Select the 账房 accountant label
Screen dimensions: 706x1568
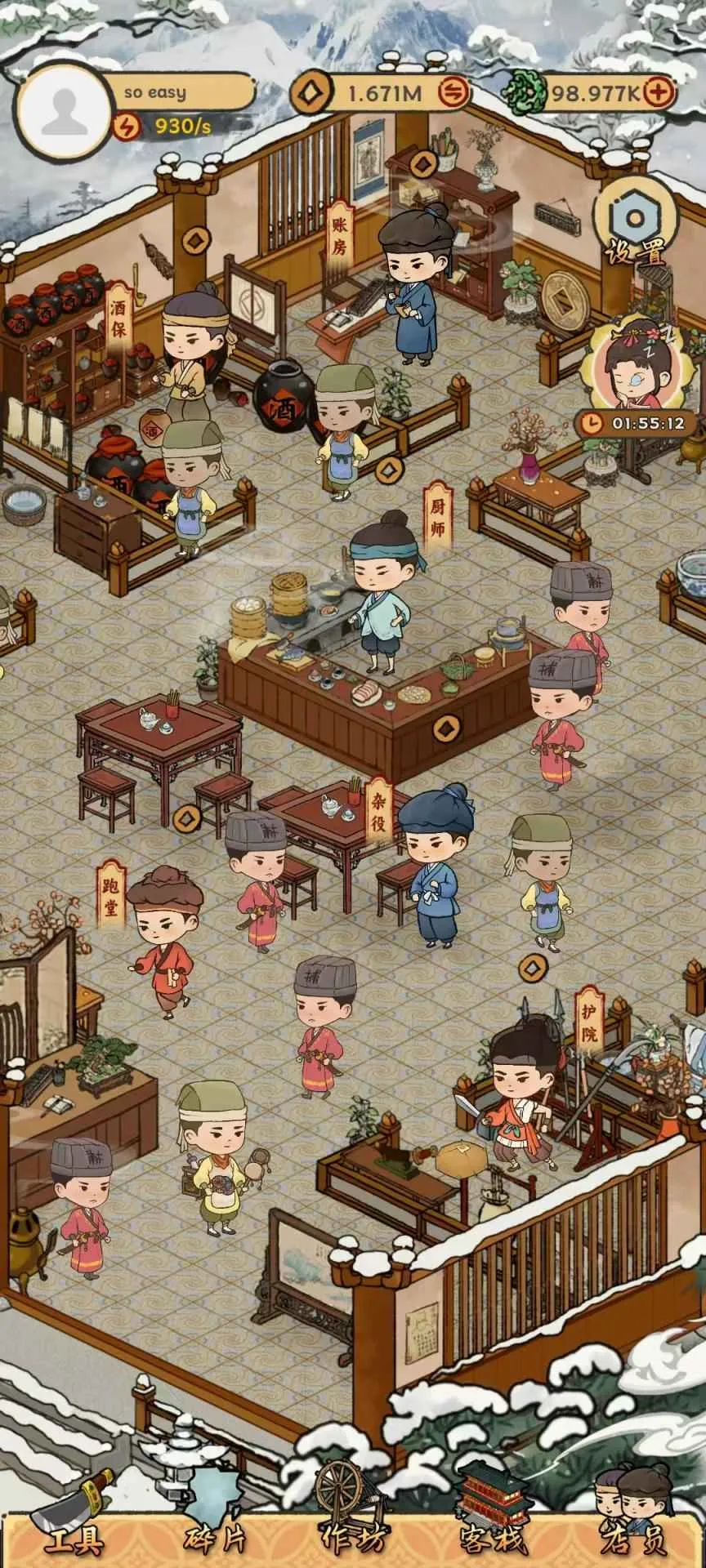pyautogui.click(x=339, y=237)
